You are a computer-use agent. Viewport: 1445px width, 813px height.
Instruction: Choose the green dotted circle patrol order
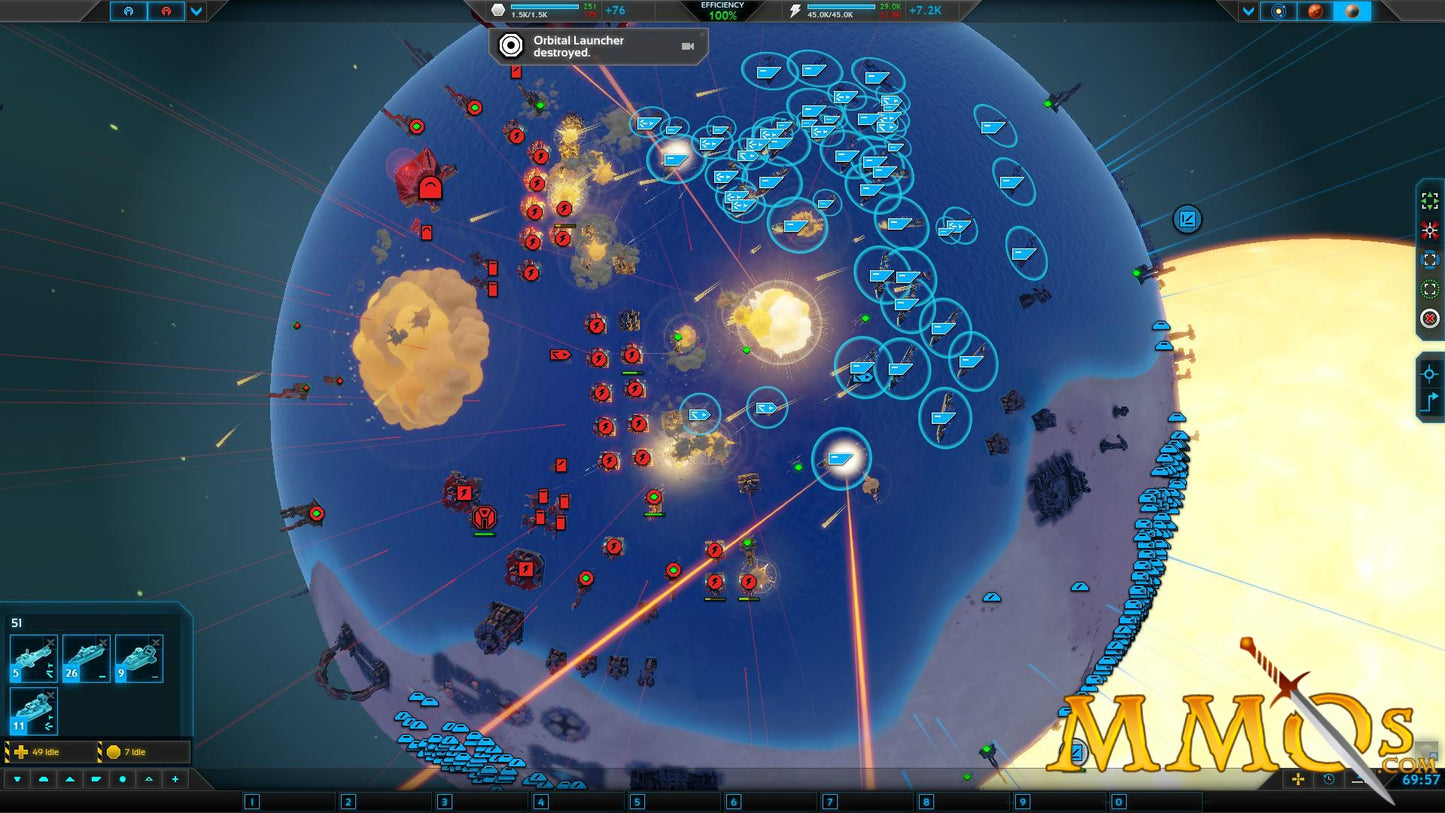[1430, 290]
